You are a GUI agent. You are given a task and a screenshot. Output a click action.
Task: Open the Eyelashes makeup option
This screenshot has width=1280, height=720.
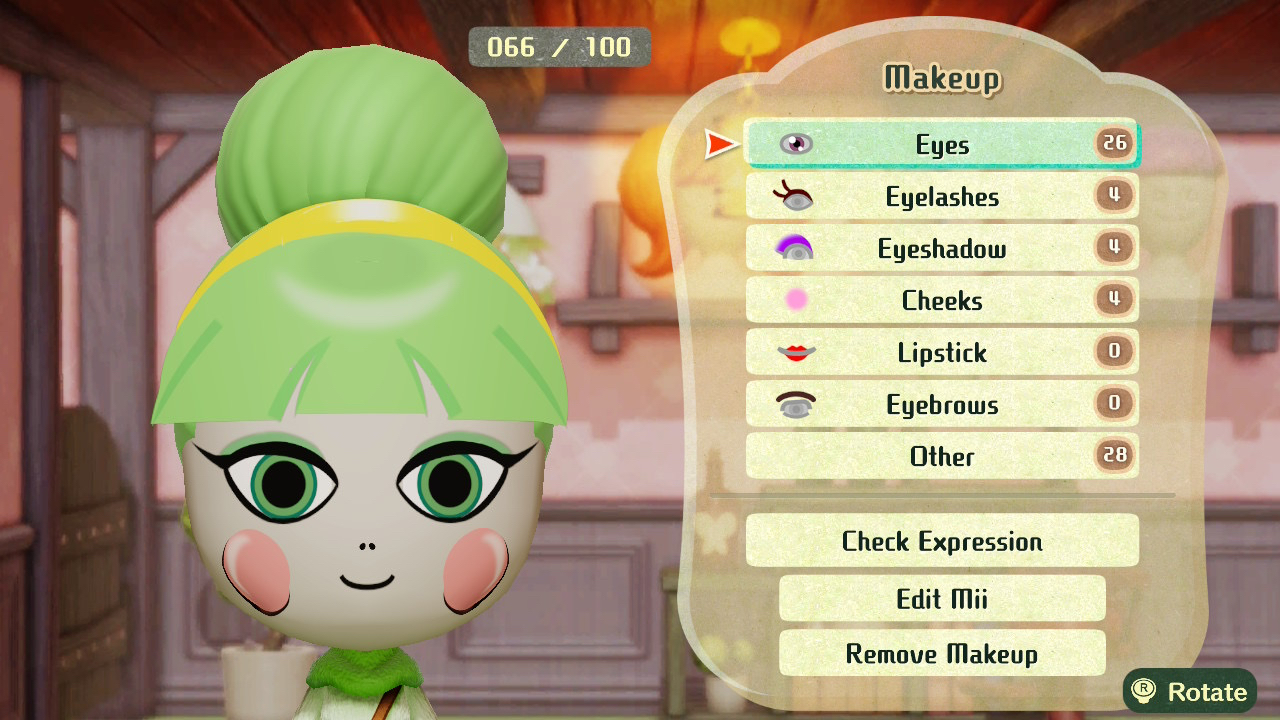click(x=941, y=197)
